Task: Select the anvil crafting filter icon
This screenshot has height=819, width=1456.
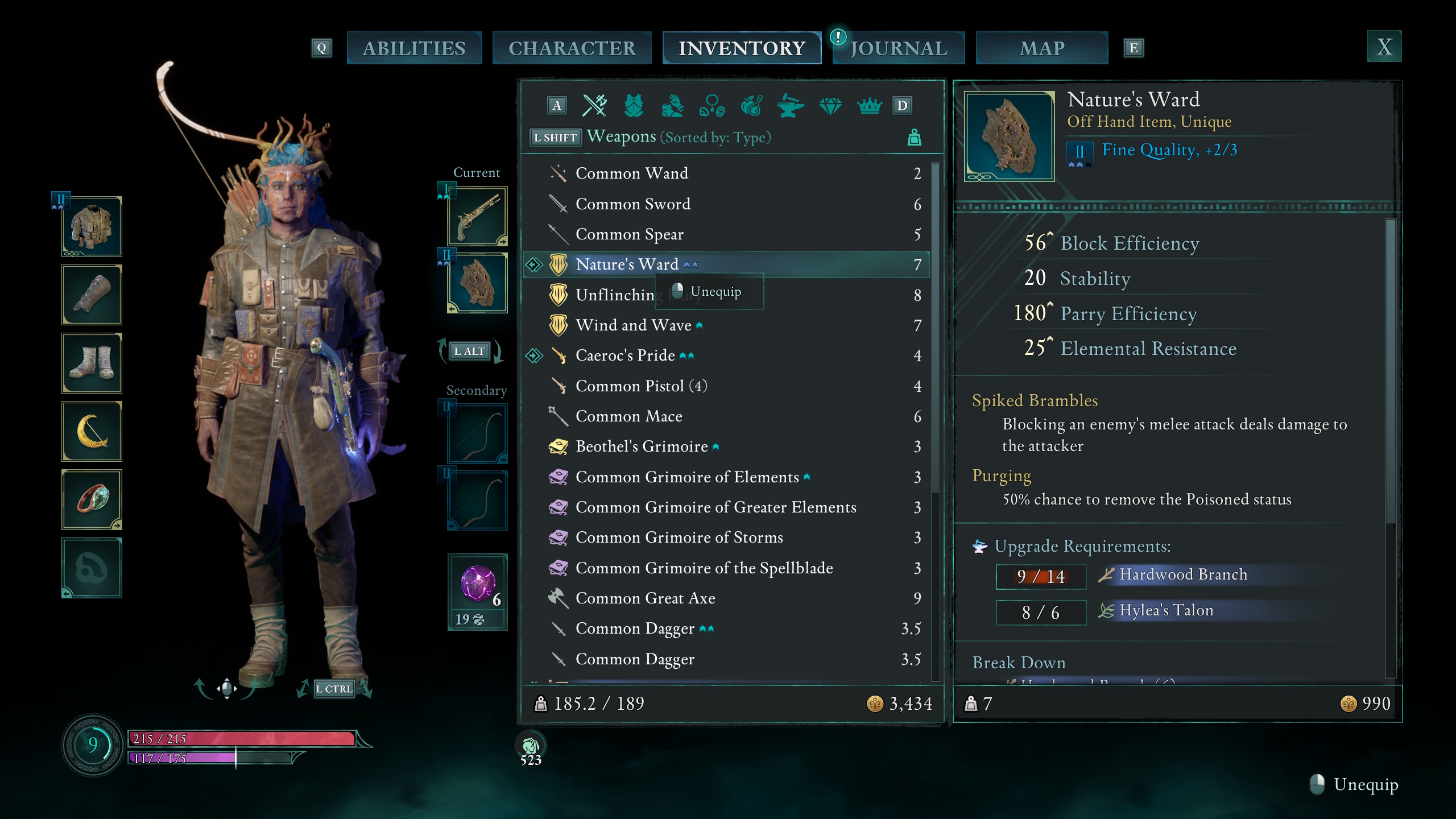Action: 791,106
